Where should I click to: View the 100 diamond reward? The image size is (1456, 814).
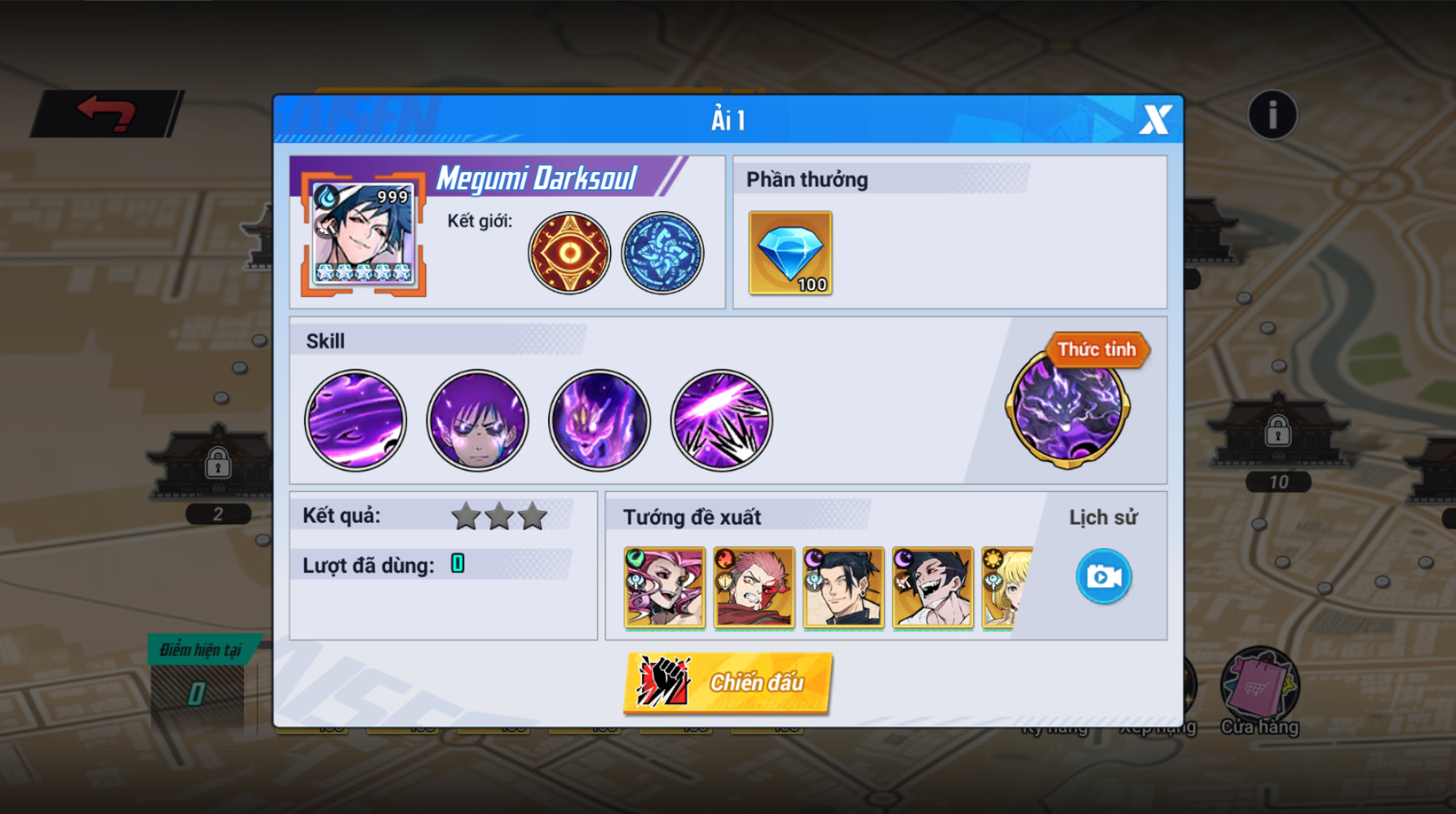pyautogui.click(x=790, y=253)
